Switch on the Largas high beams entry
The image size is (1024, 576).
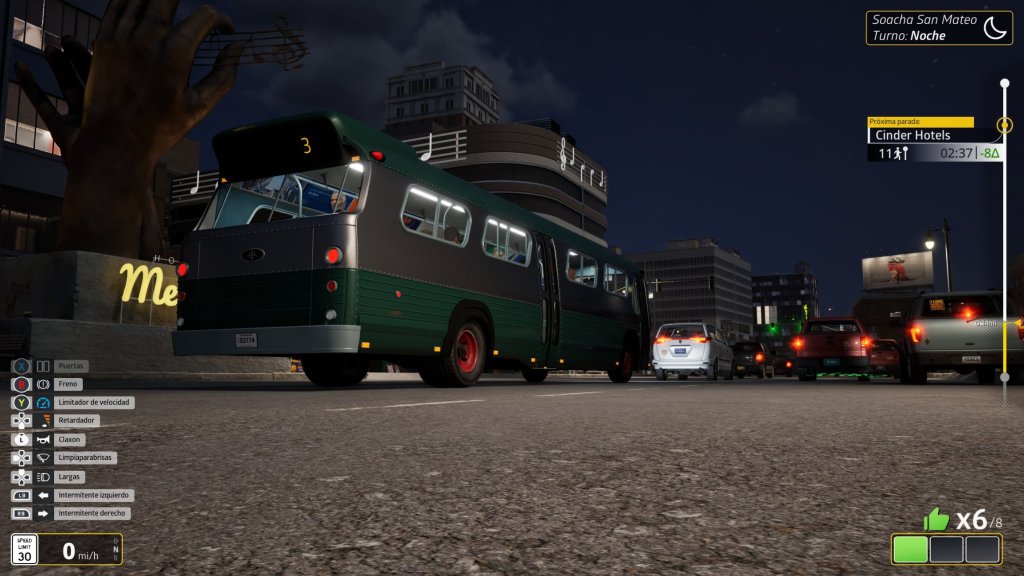(70, 477)
